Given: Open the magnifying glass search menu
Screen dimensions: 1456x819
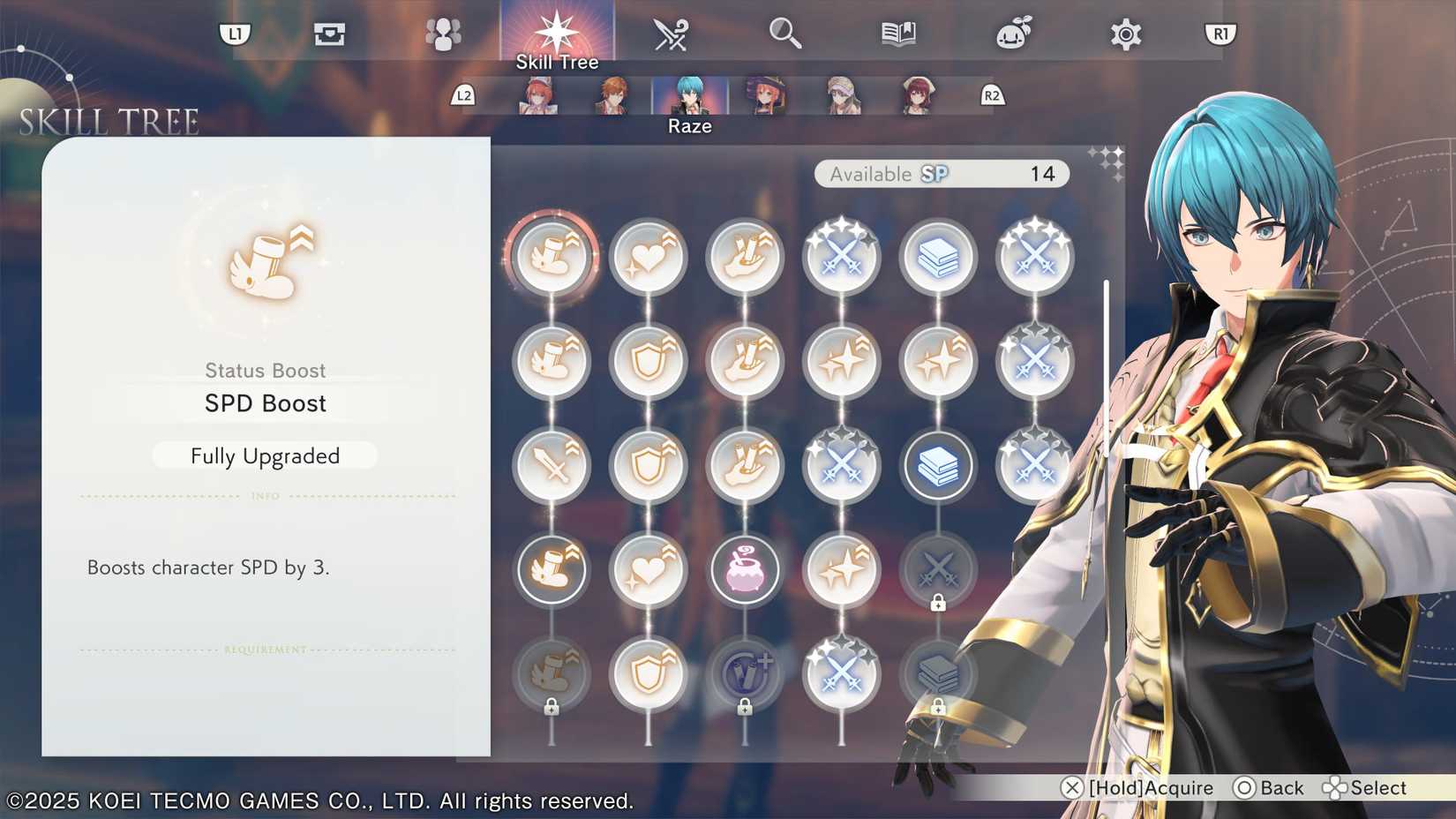Looking at the screenshot, I should click(785, 34).
